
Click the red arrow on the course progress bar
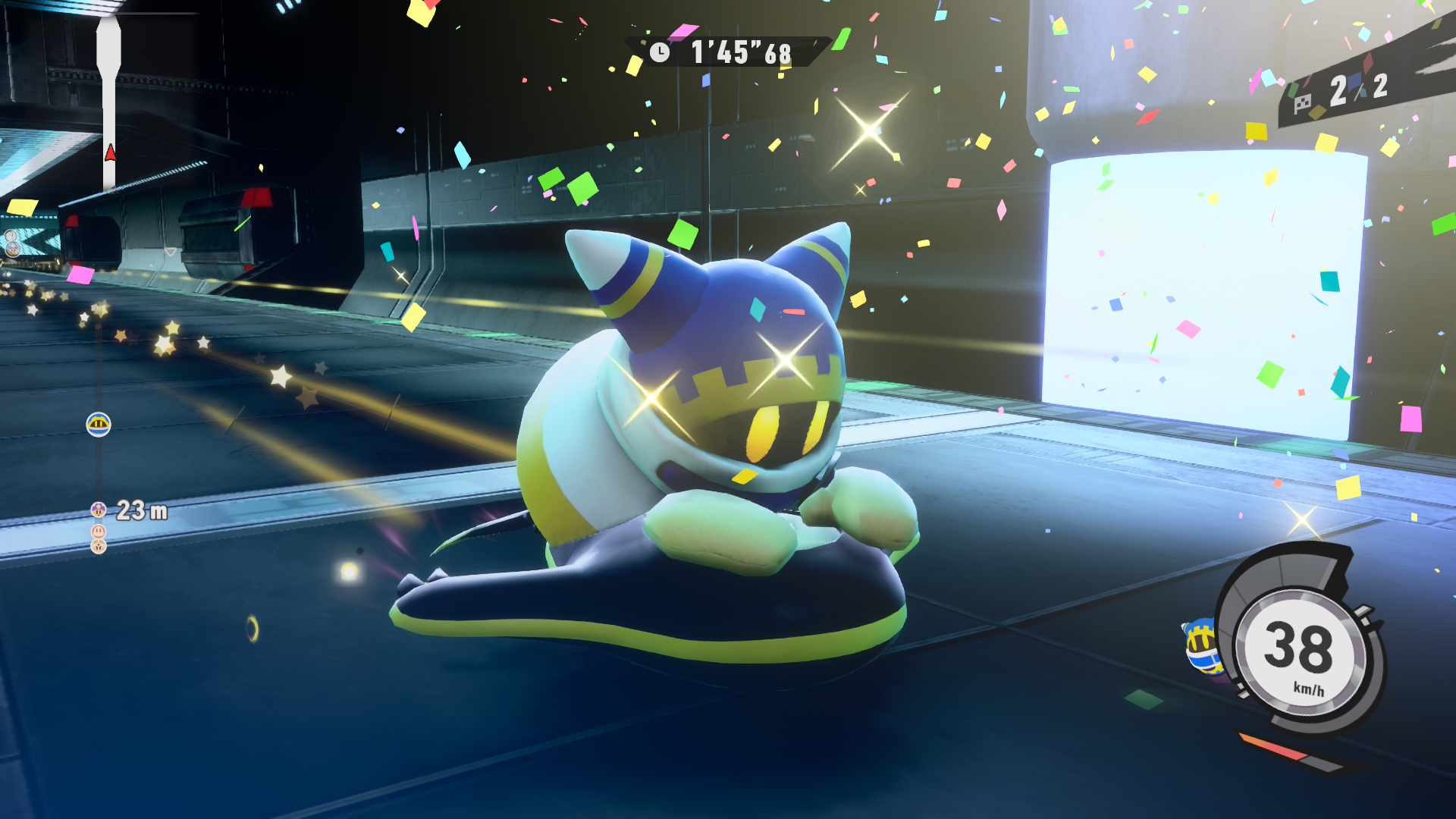pos(110,153)
